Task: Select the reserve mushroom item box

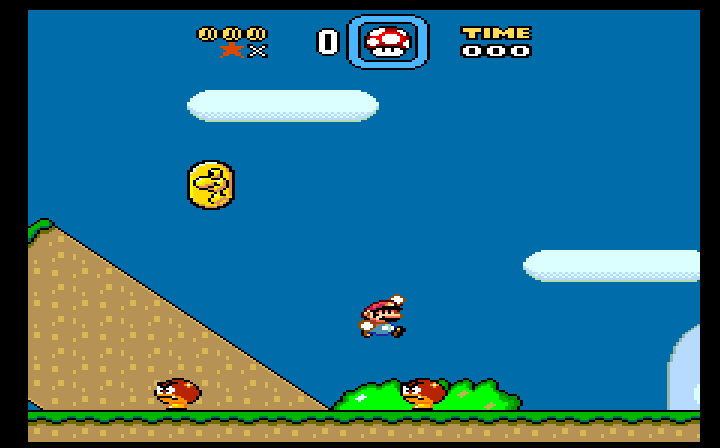Action: click(x=387, y=42)
